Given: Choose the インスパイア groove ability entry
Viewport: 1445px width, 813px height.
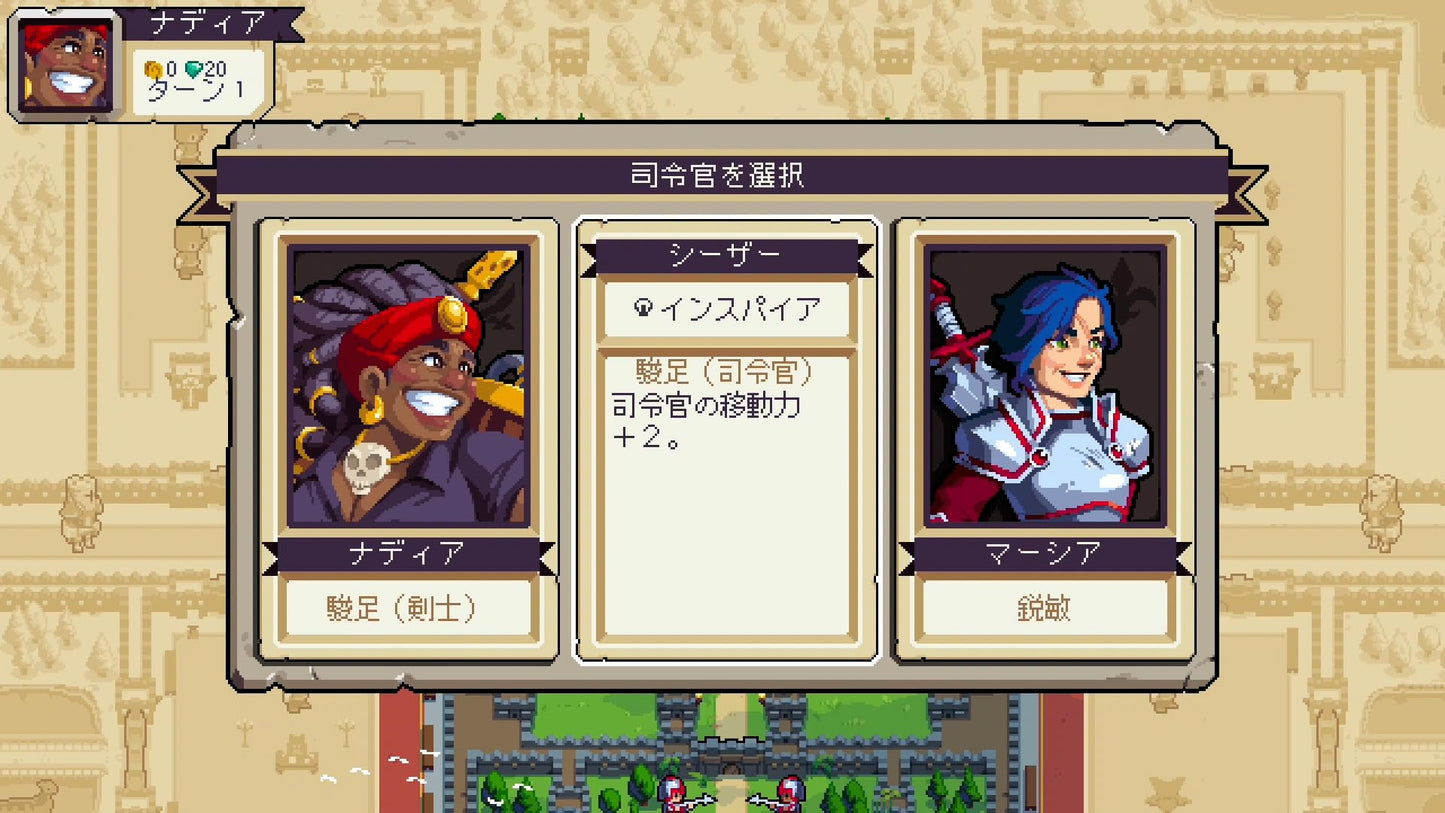Looking at the screenshot, I should click(x=723, y=311).
